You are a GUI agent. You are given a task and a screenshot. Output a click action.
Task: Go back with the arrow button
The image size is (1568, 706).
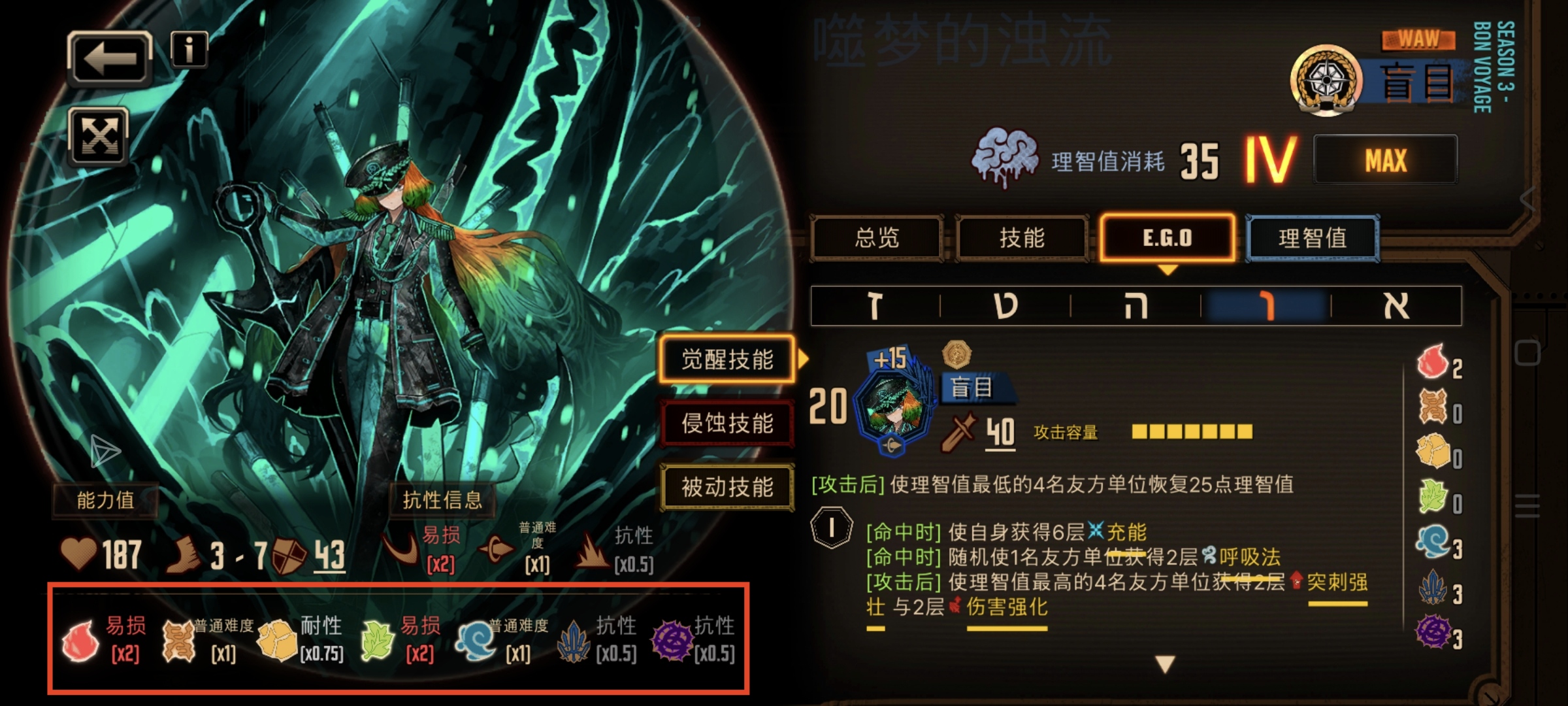[x=110, y=59]
